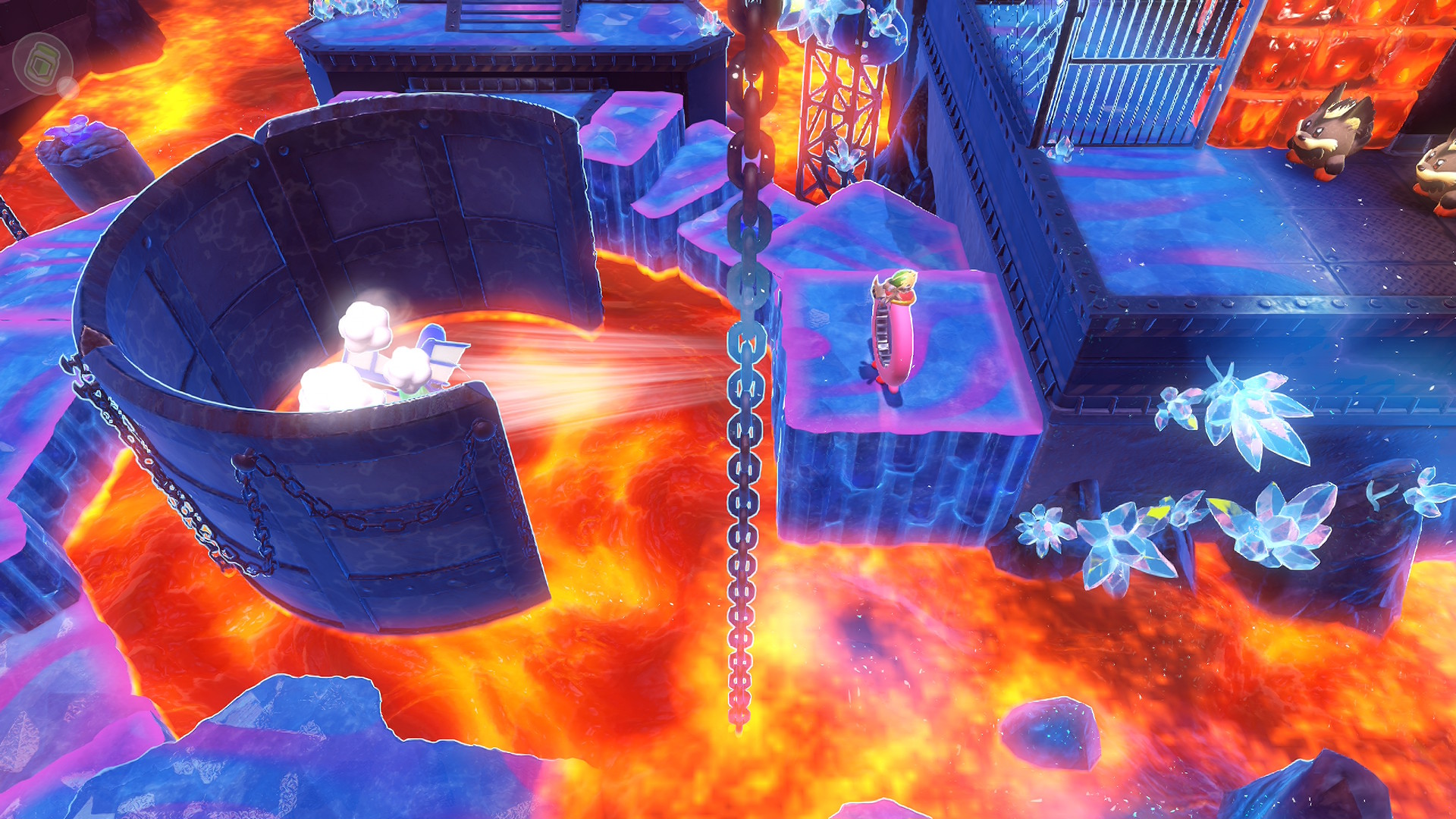1456x819 pixels.
Task: Select the green jar item icon
Action: tap(42, 64)
